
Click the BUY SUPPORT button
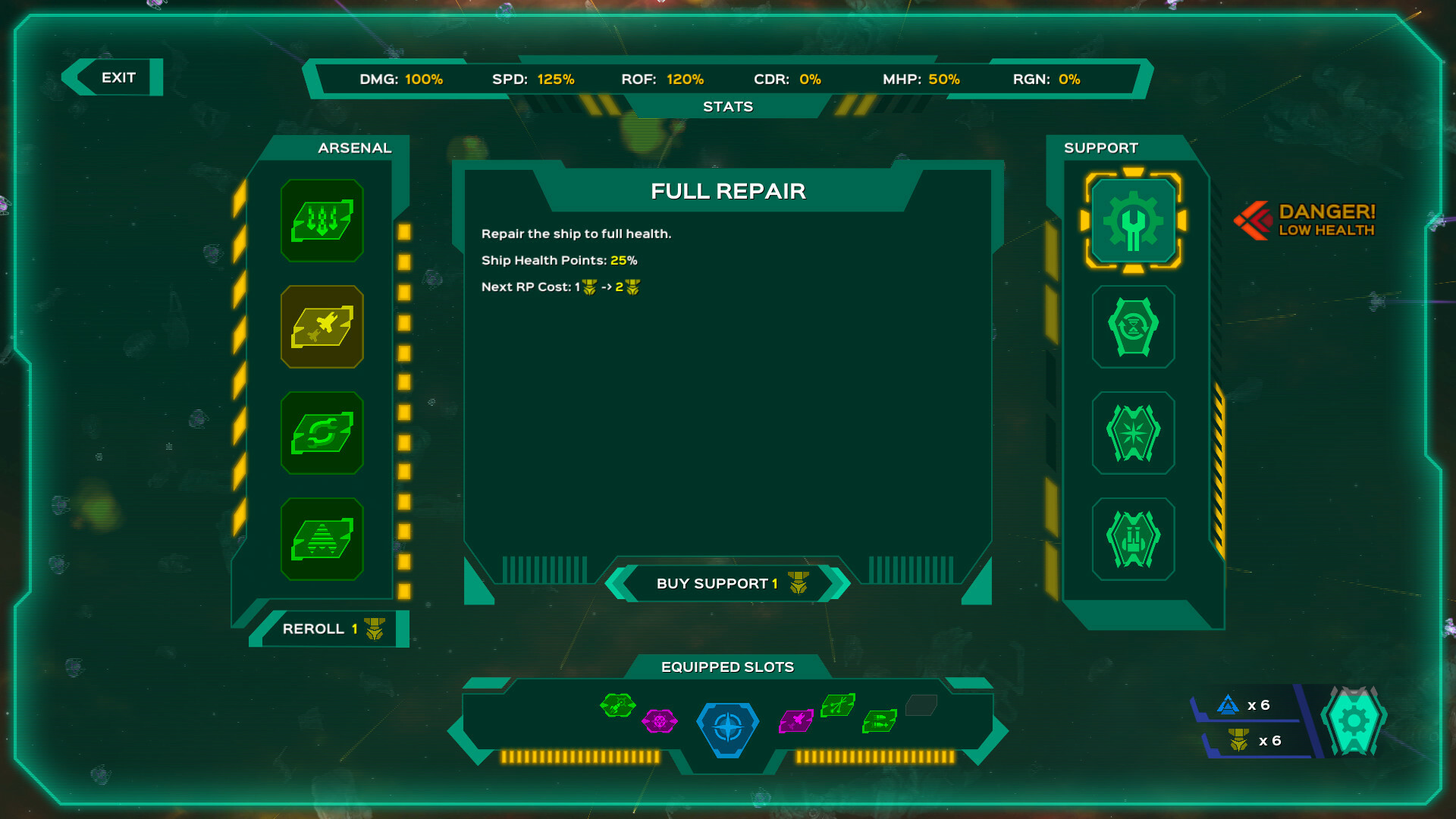727,584
